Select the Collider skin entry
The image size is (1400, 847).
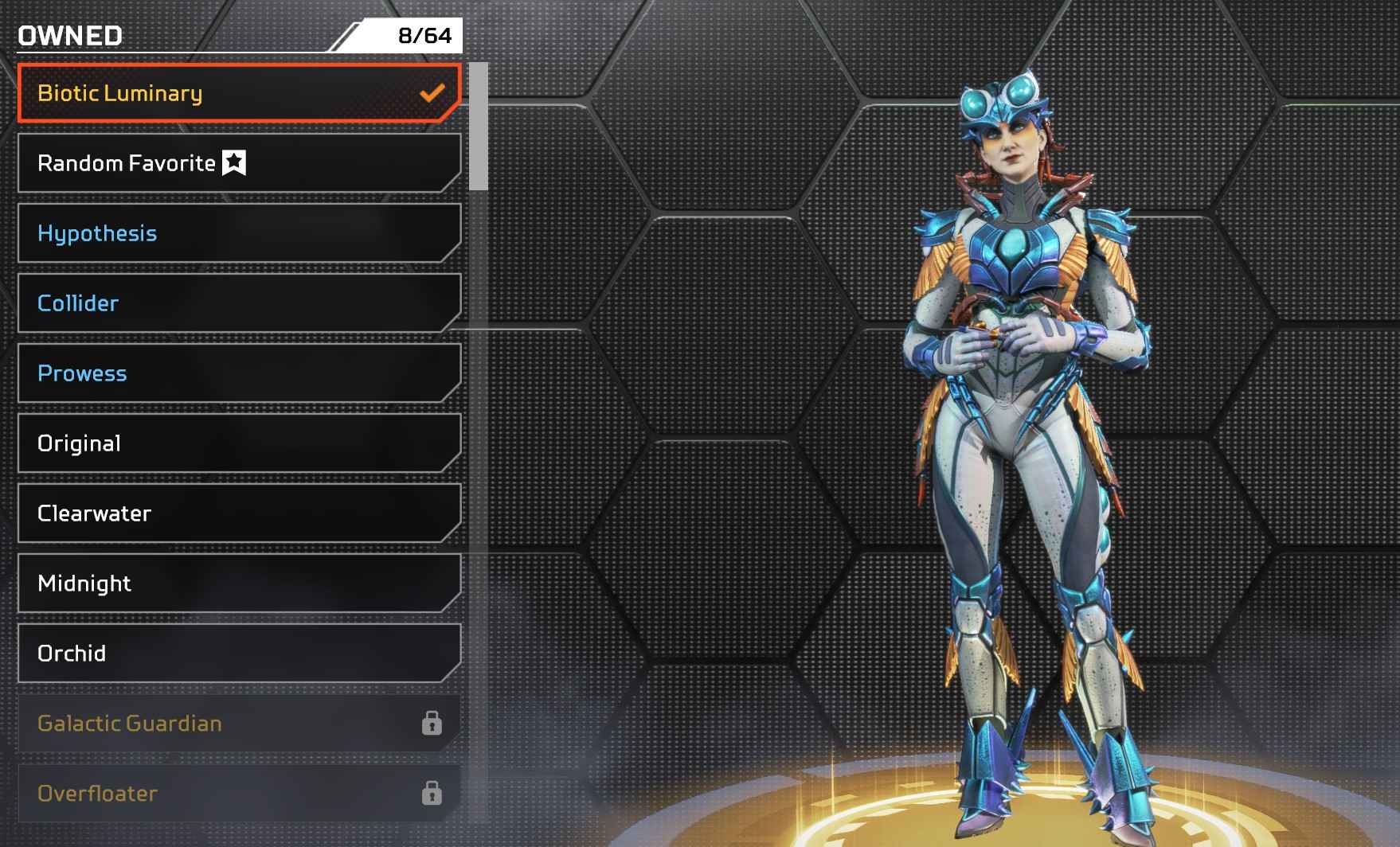(x=239, y=303)
